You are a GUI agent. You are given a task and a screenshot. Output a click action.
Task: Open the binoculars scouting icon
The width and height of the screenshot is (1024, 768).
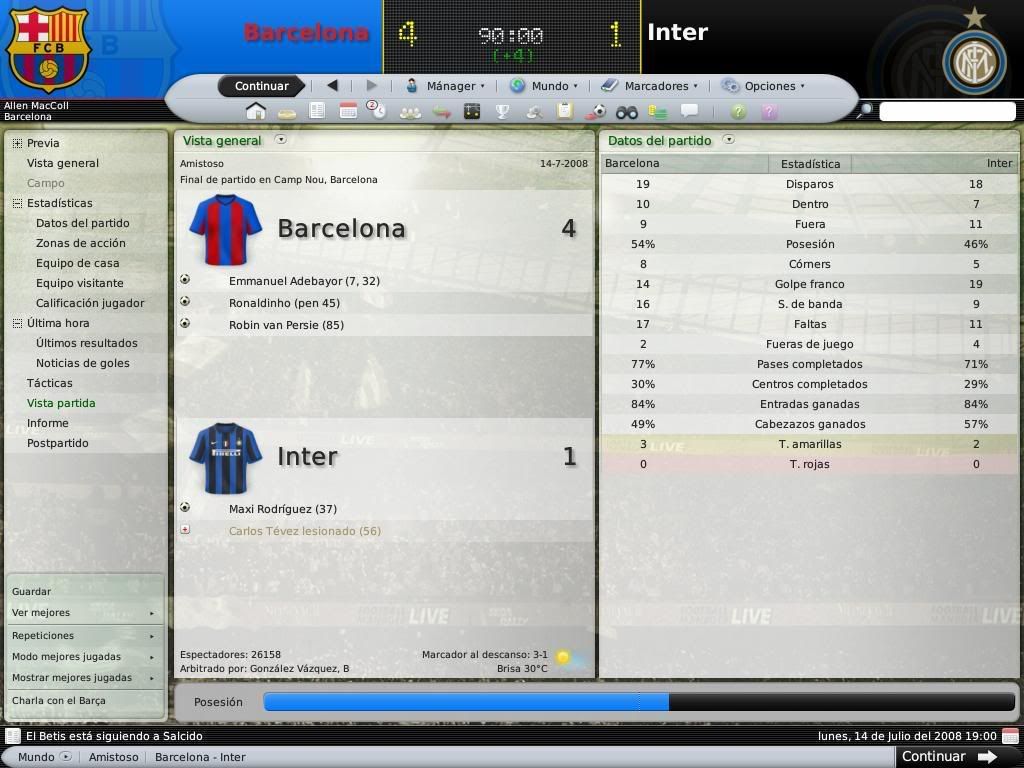pos(626,111)
